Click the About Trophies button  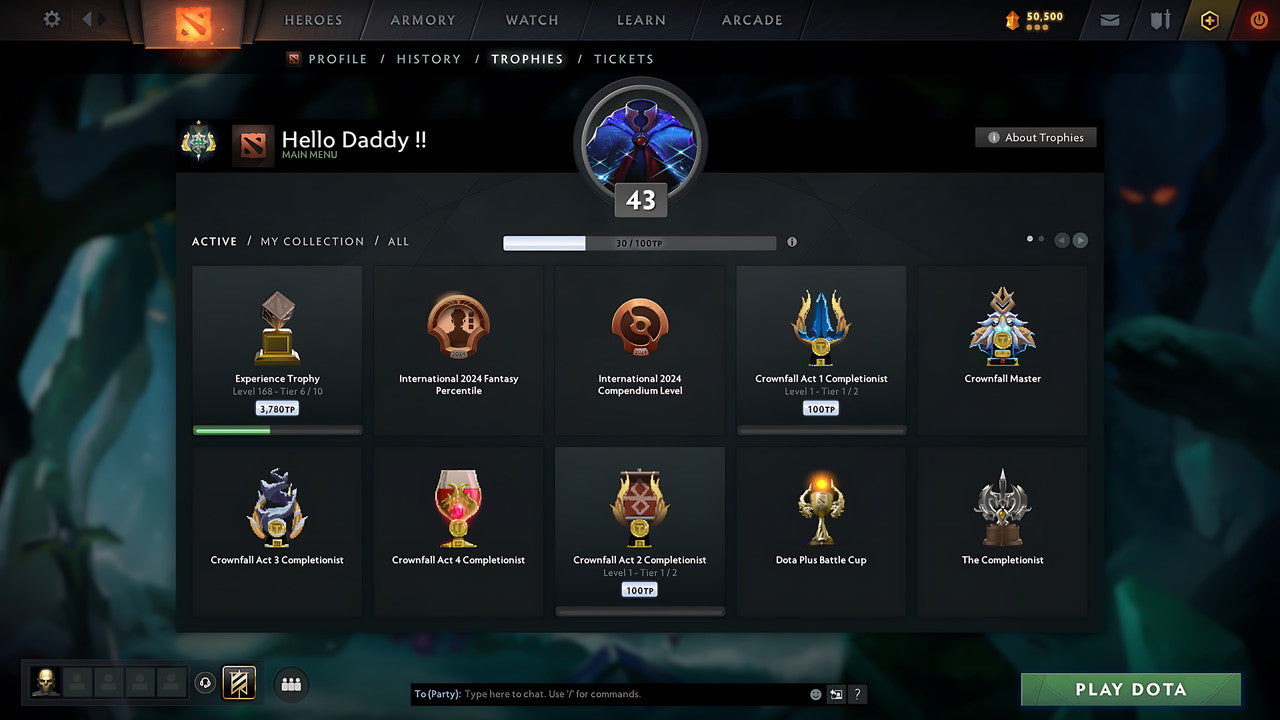pos(1036,137)
